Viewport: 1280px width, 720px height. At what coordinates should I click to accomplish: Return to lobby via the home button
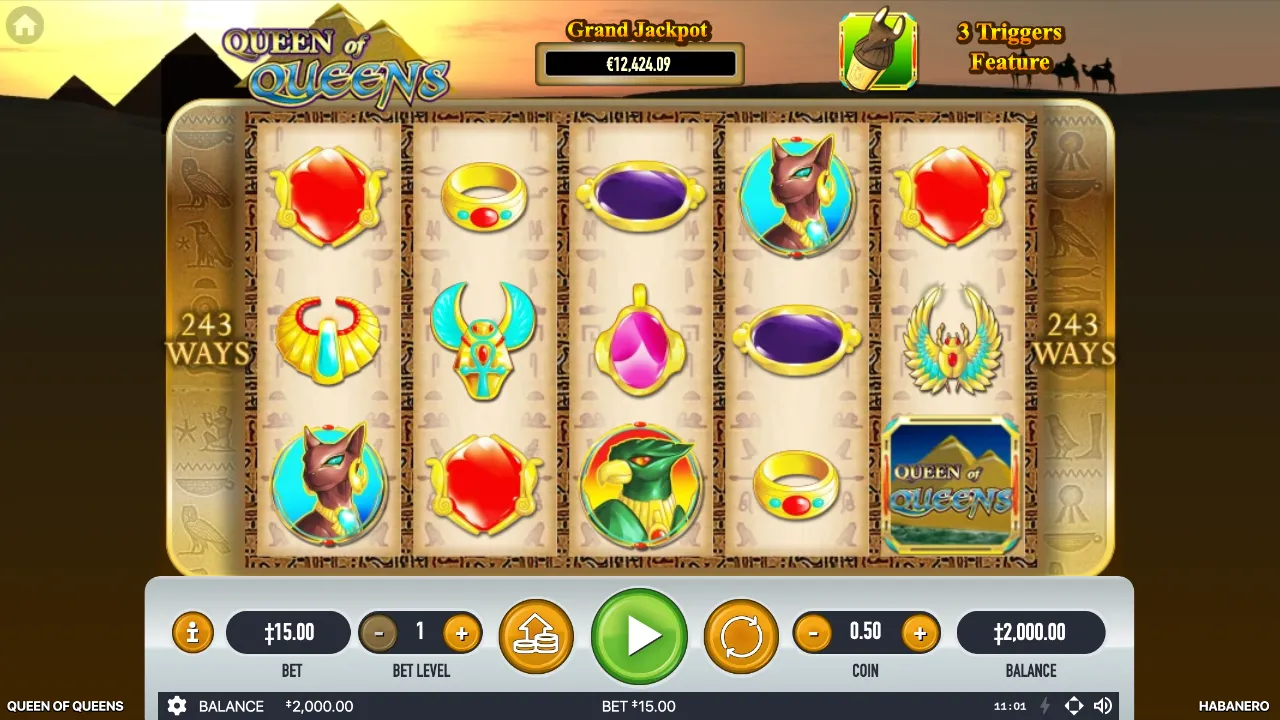pyautogui.click(x=25, y=26)
